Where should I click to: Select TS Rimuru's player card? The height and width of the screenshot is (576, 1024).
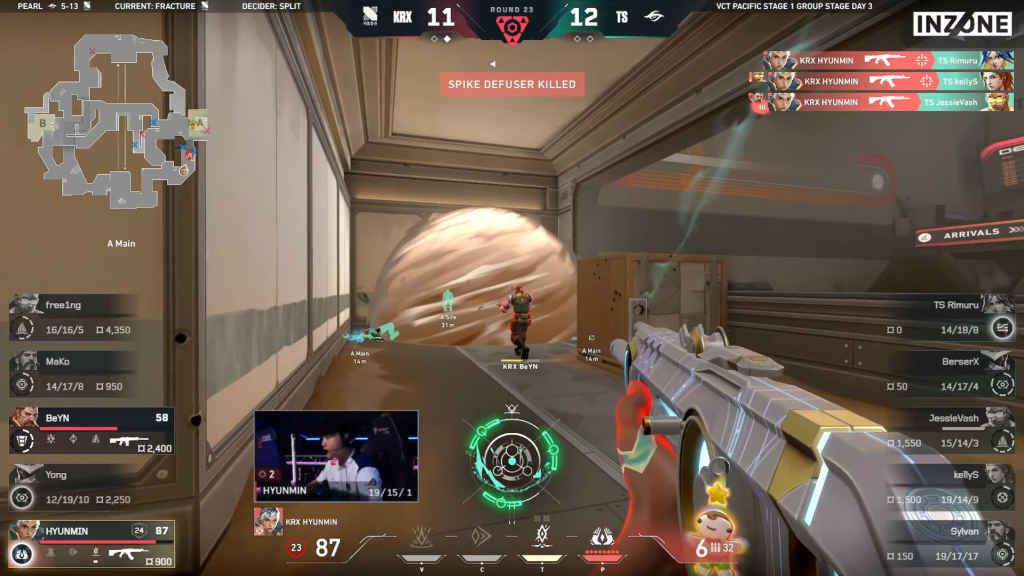(x=948, y=318)
